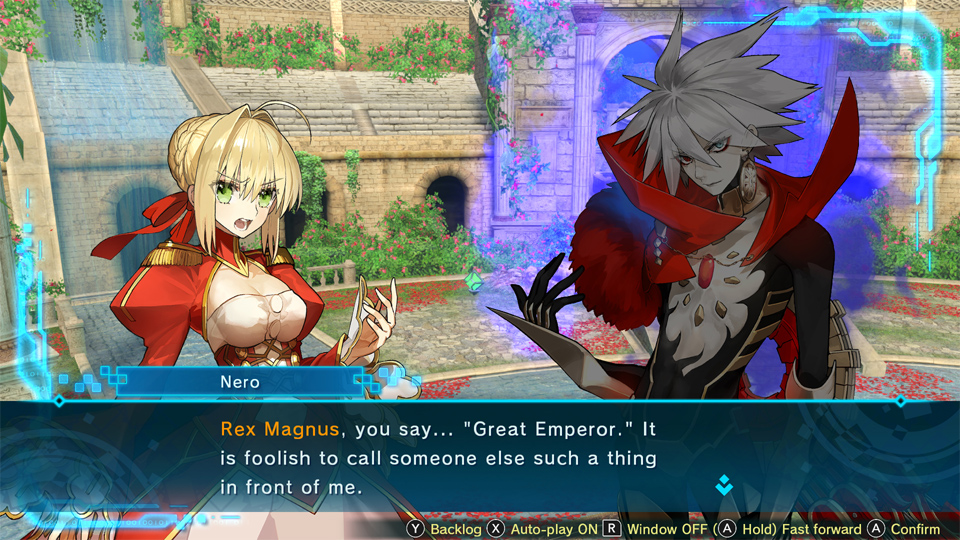This screenshot has height=540, width=960.
Task: Click the blue advance arrow in the dialogue box
Action: point(724,486)
